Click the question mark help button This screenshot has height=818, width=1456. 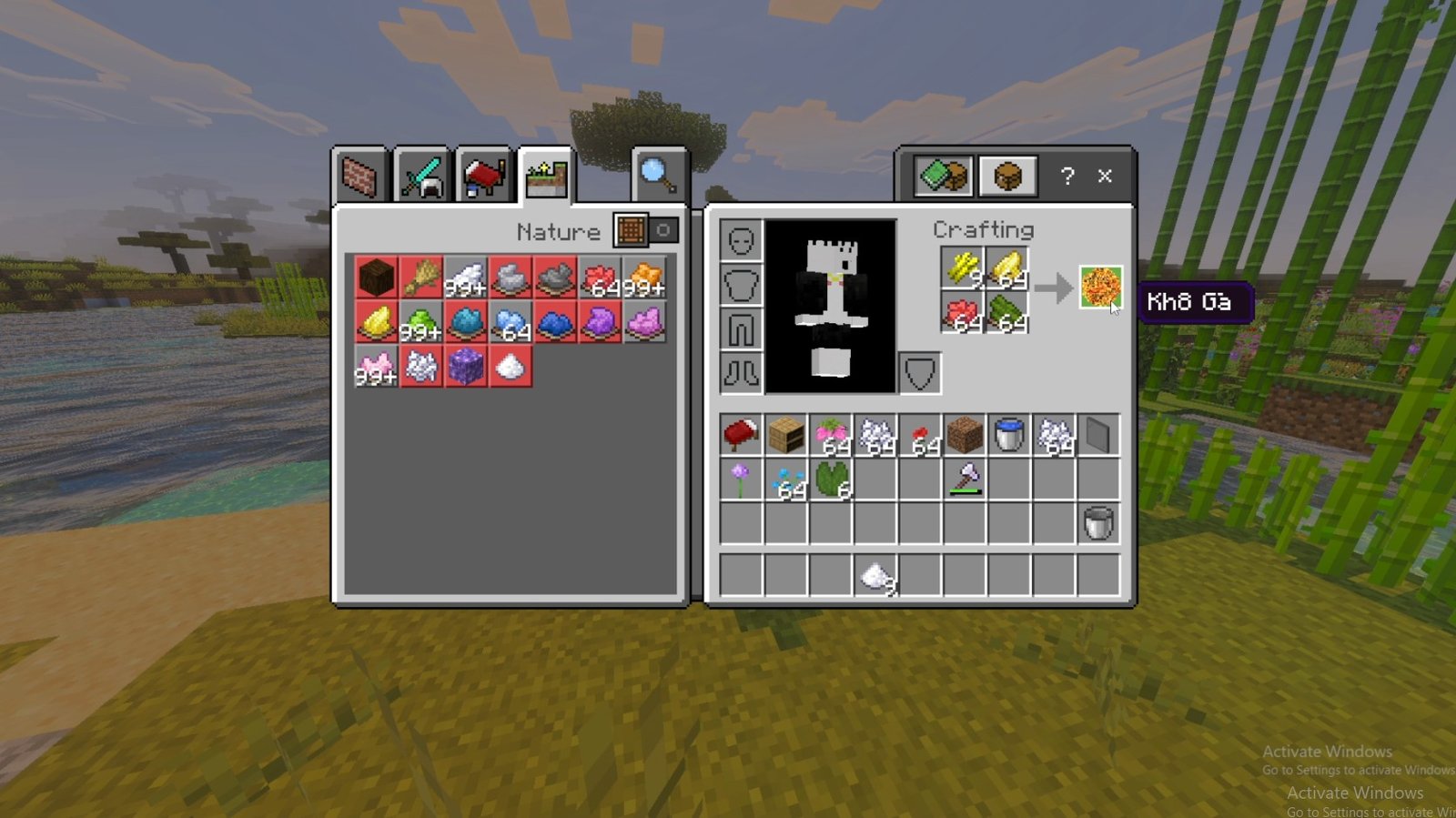click(x=1067, y=176)
